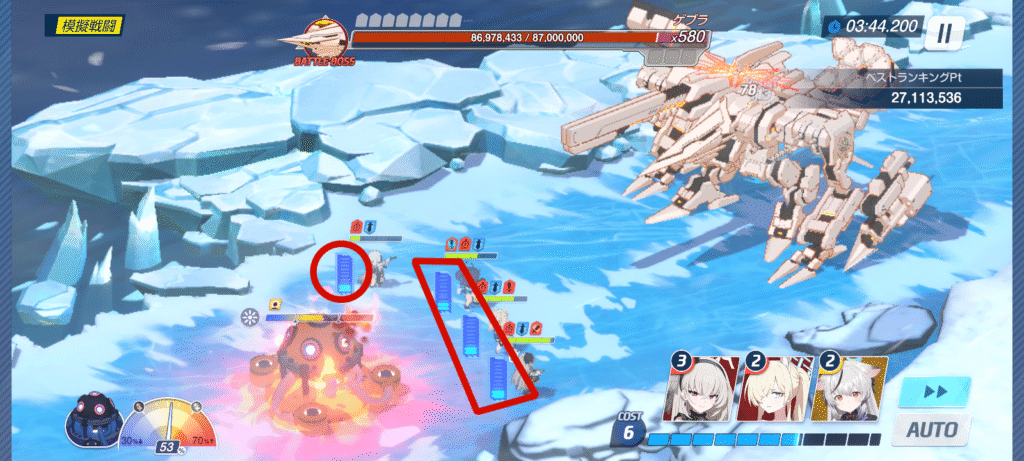
Task: Use the cost 2 white-haired animal-eared student skill card
Action: tap(848, 391)
